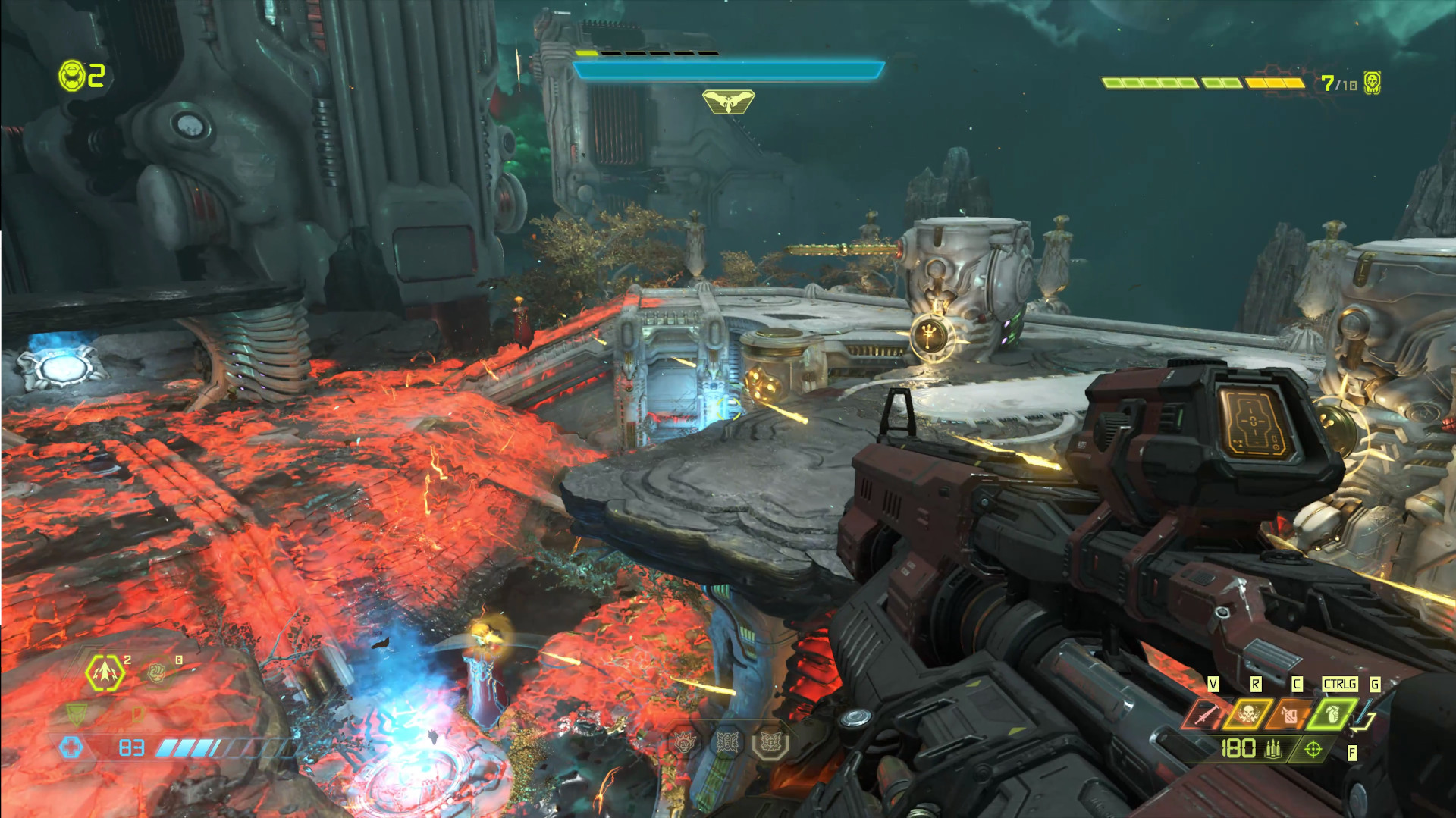The height and width of the screenshot is (818, 1456).
Task: Click the orange fuel canister chainsaw icon
Action: point(1289,714)
